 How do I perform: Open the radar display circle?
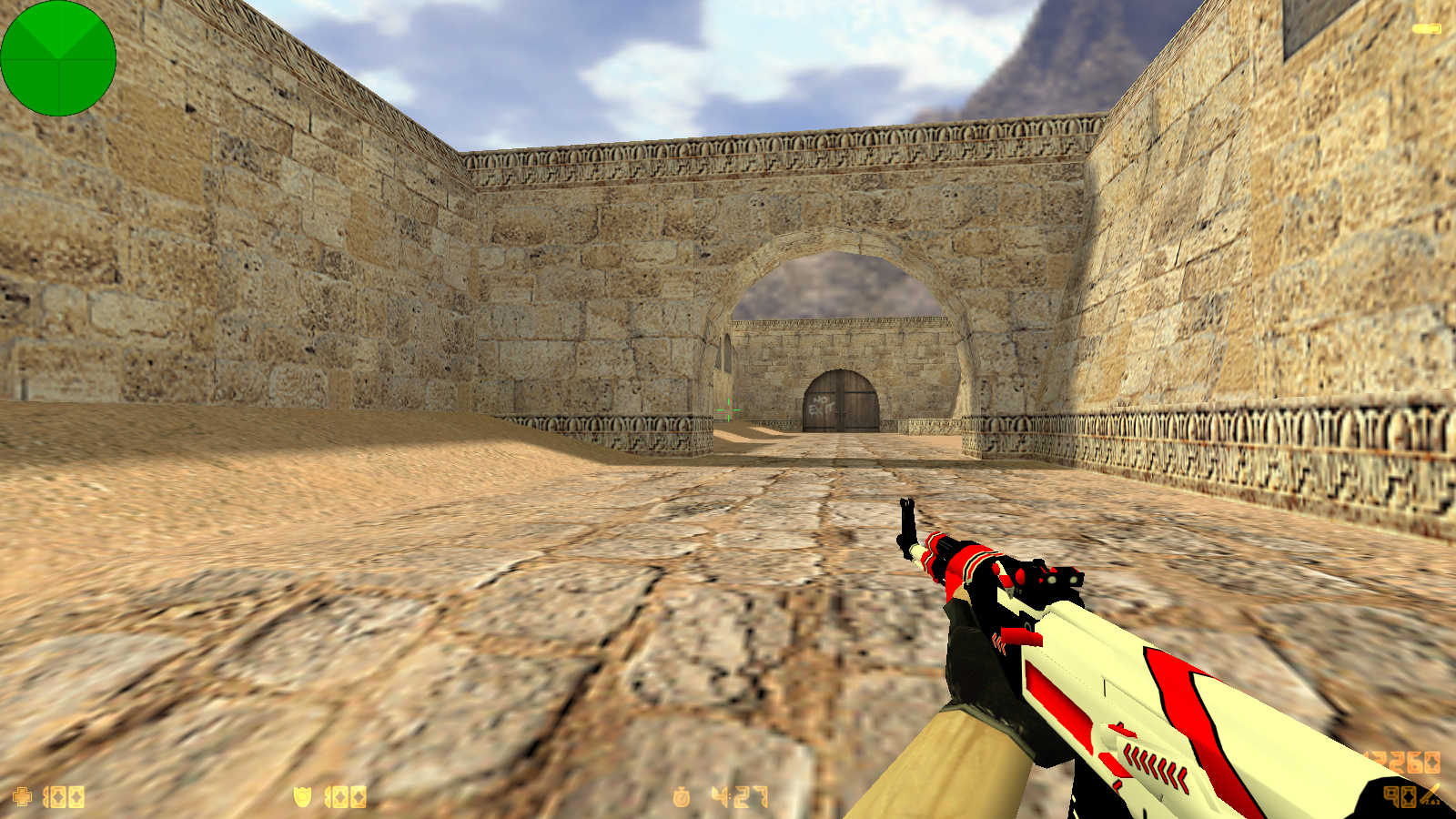pyautogui.click(x=59, y=59)
